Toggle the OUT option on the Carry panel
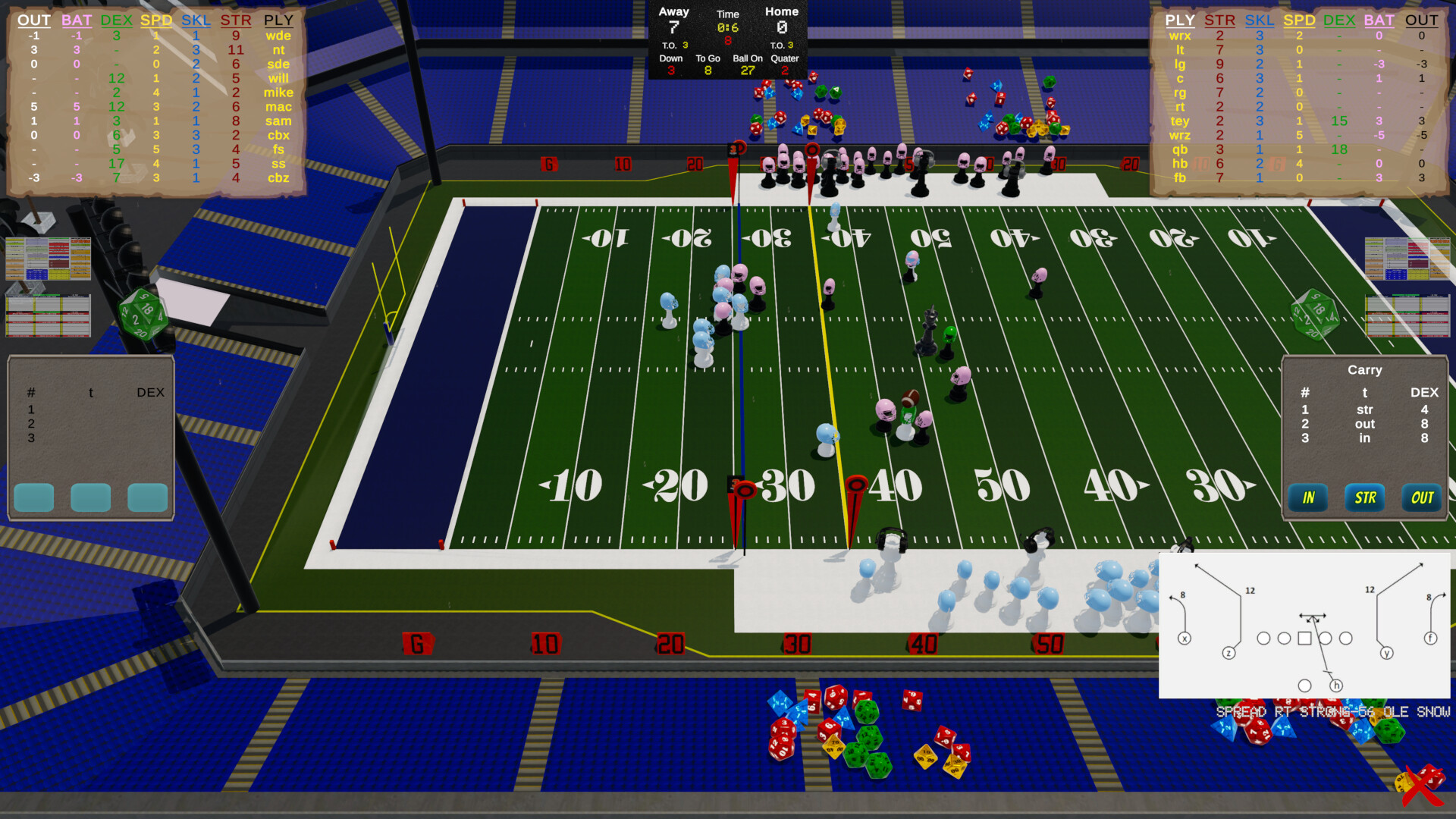This screenshot has height=819, width=1456. coord(1421,498)
